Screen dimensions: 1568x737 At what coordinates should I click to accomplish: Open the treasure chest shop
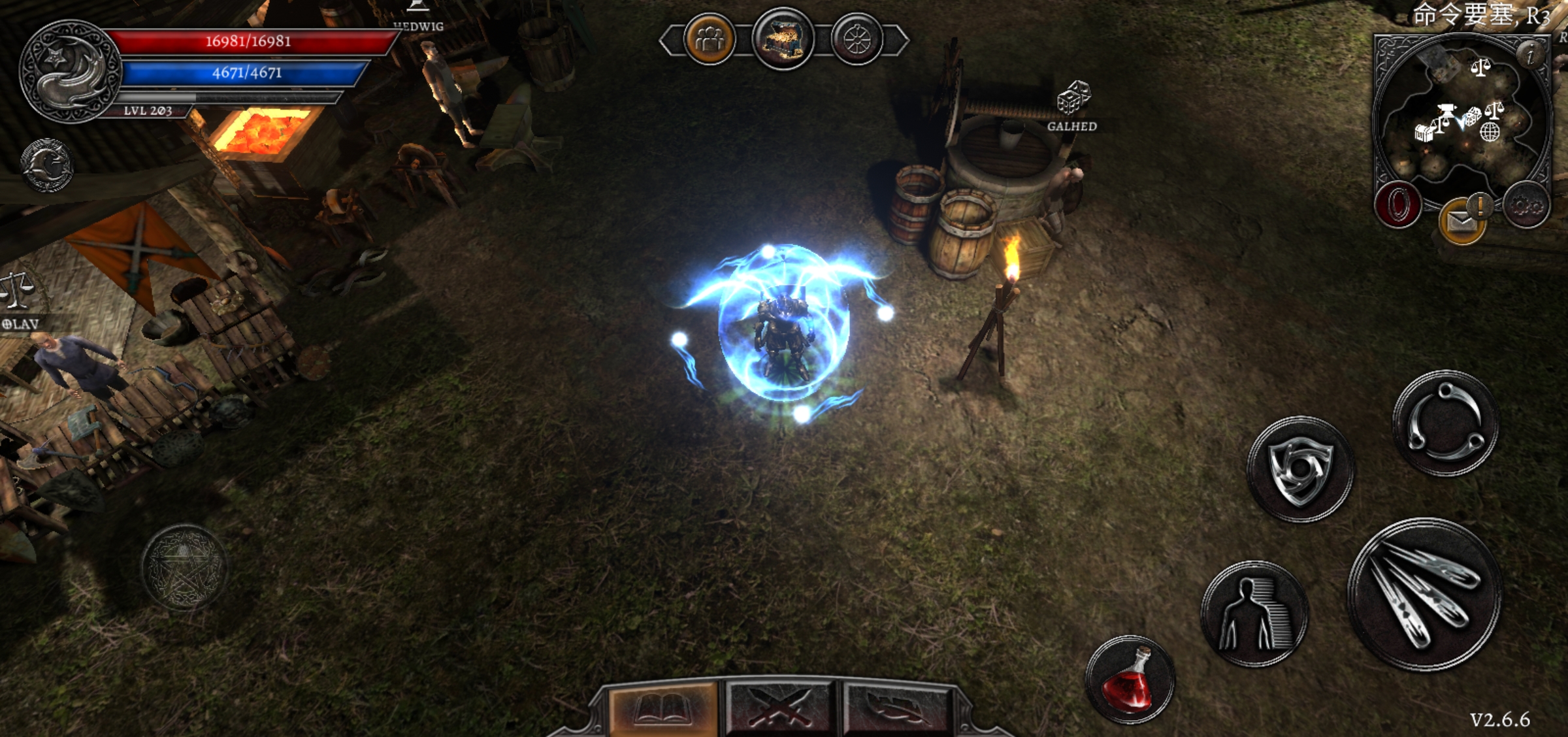[783, 40]
